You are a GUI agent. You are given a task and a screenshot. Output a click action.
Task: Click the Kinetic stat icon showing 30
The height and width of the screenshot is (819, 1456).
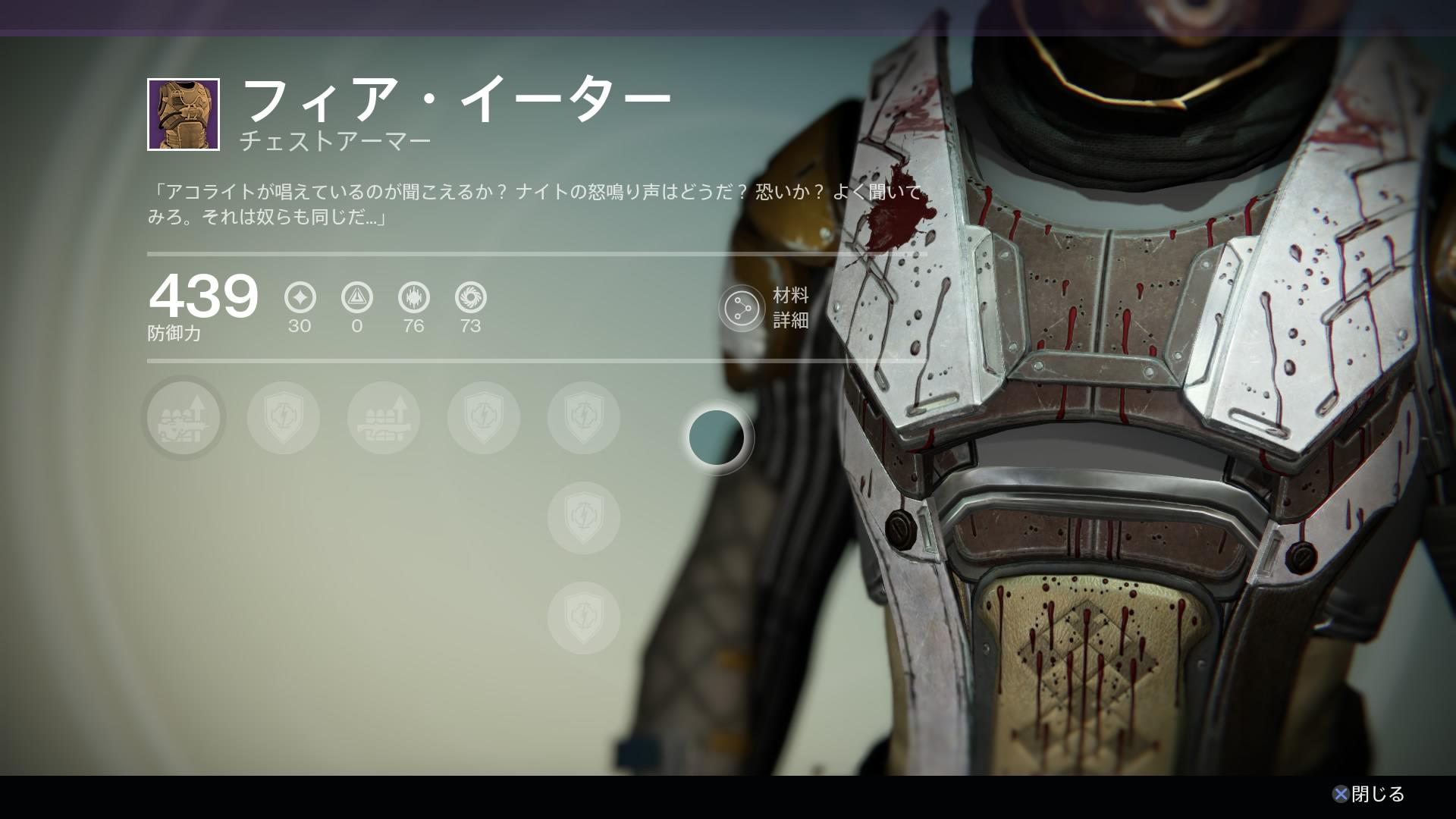pos(301,297)
